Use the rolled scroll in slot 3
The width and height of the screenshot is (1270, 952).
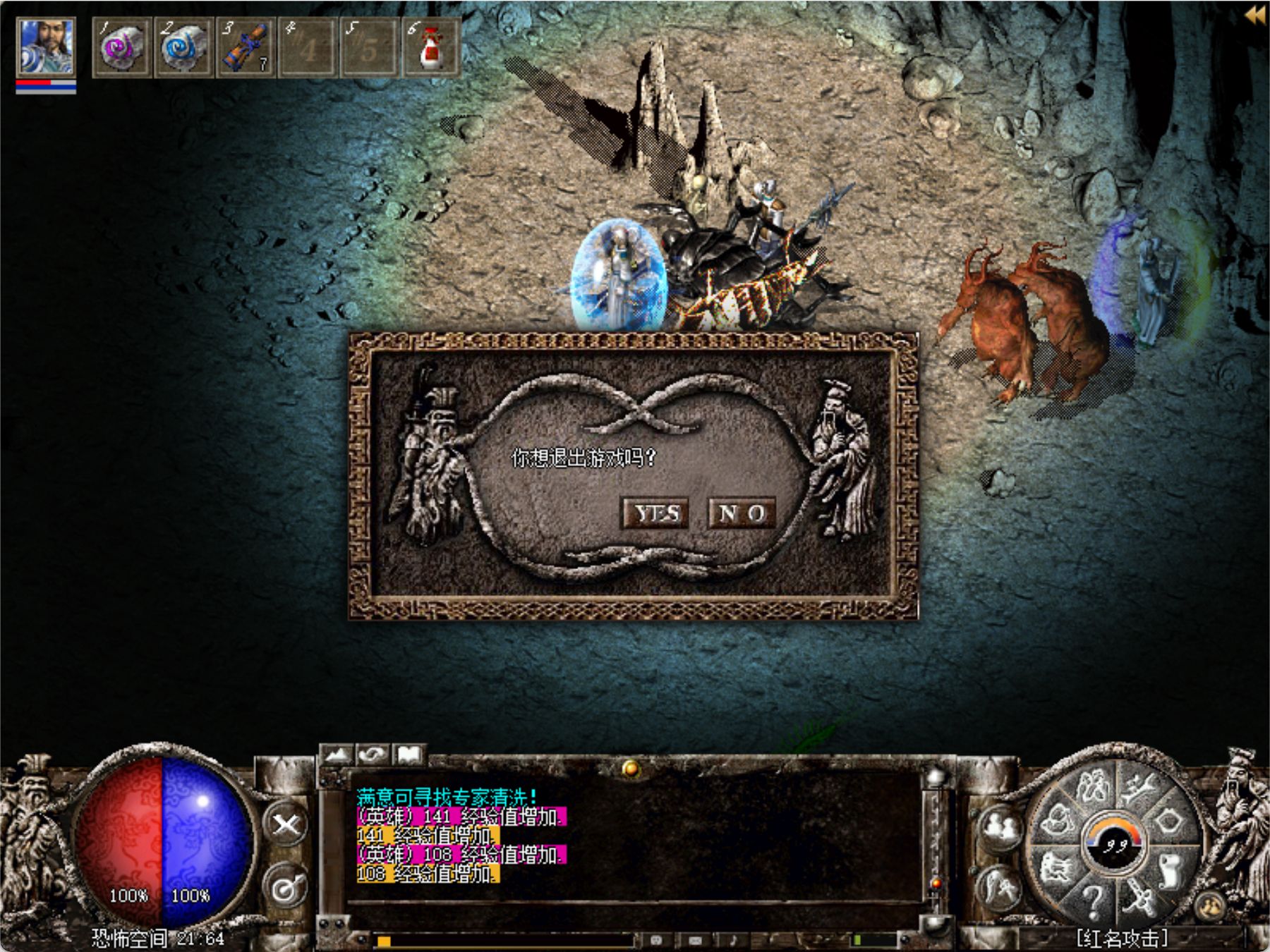(245, 48)
